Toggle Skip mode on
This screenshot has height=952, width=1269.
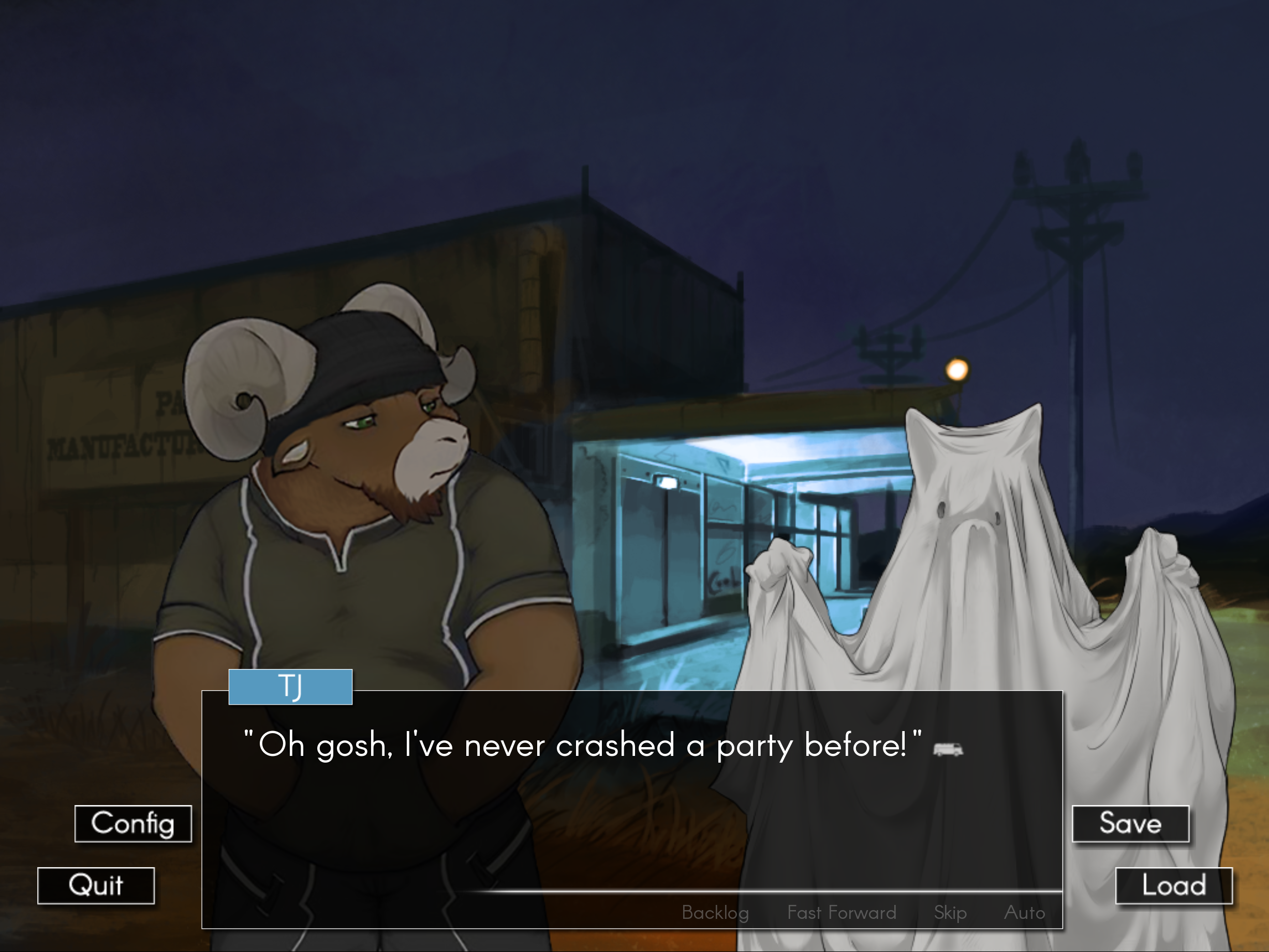(x=950, y=913)
